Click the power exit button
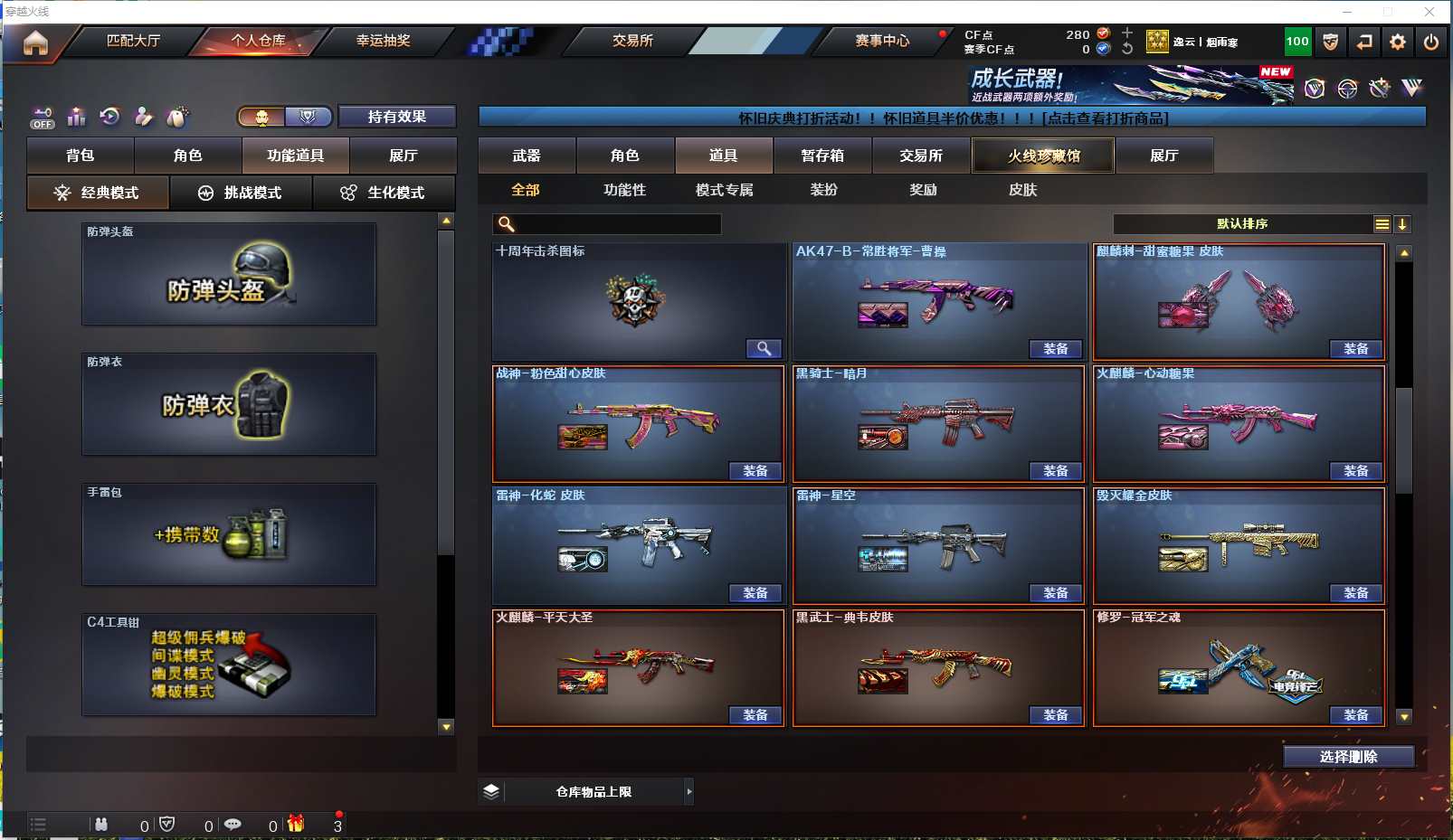 pos(1431,42)
